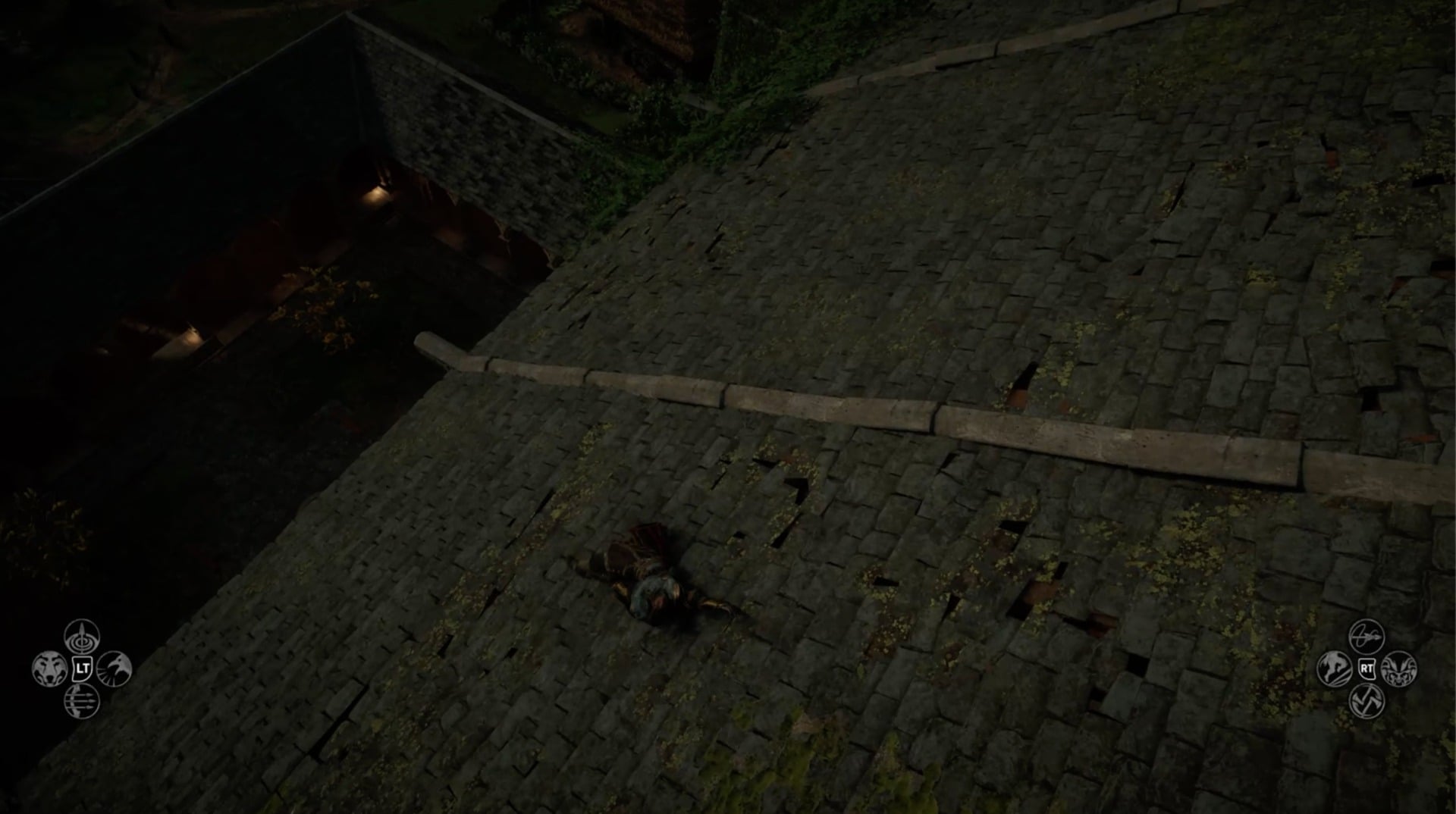Image resolution: width=1456 pixels, height=814 pixels.
Task: Select the ram head charge ability icon
Action: coord(1399,671)
